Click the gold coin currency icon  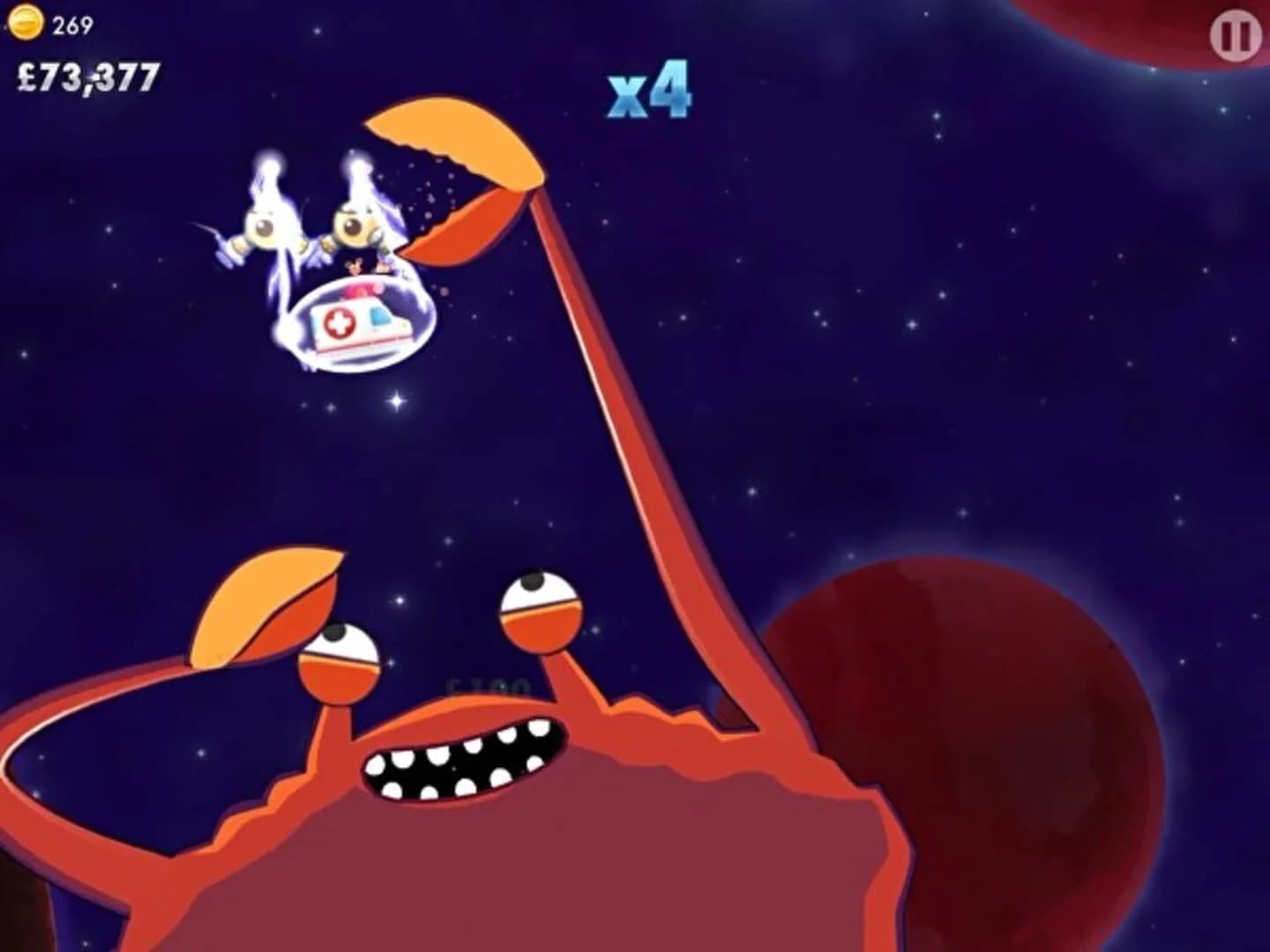coord(26,24)
